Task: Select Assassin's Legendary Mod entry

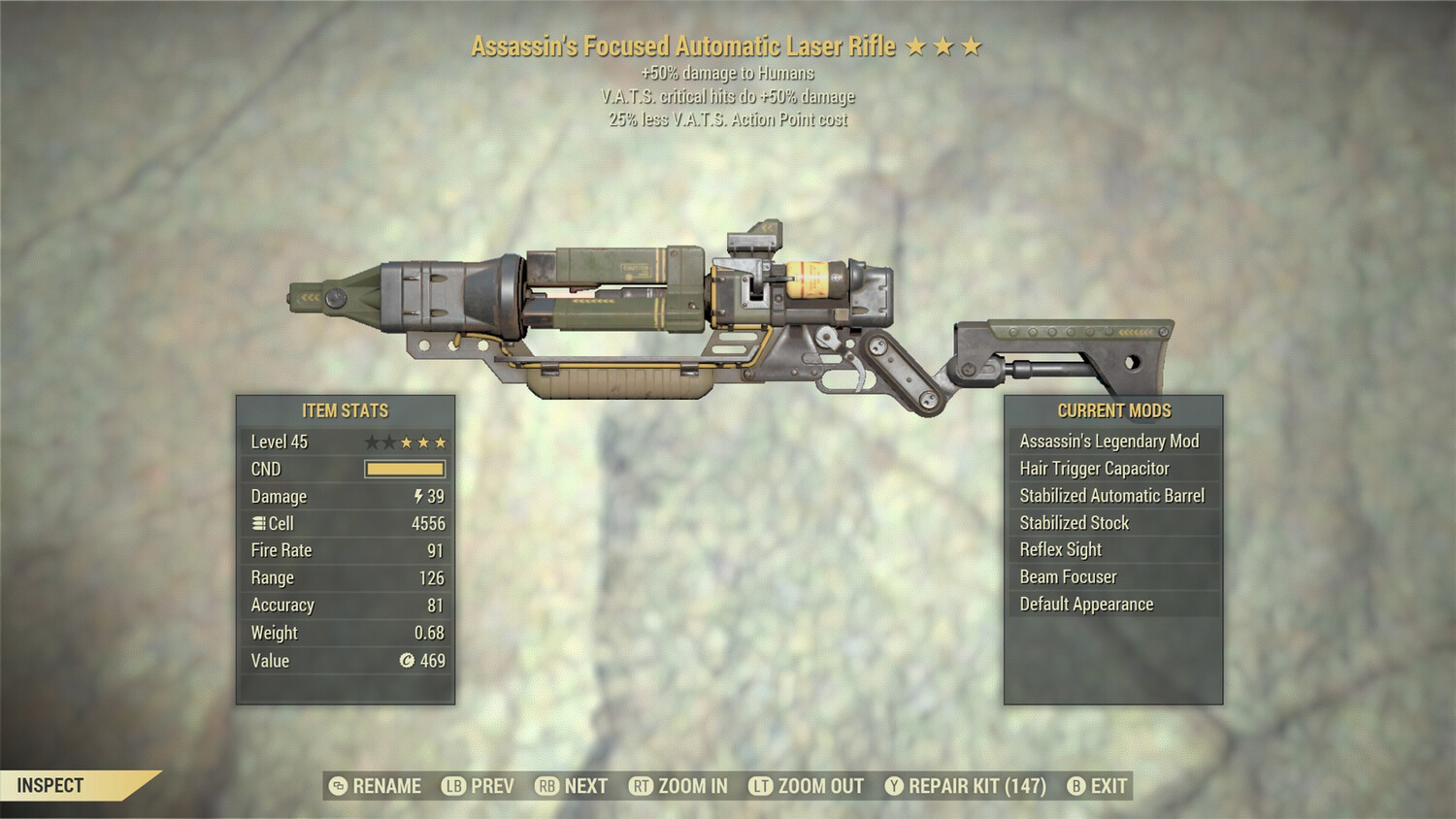Action: pyautogui.click(x=1109, y=441)
